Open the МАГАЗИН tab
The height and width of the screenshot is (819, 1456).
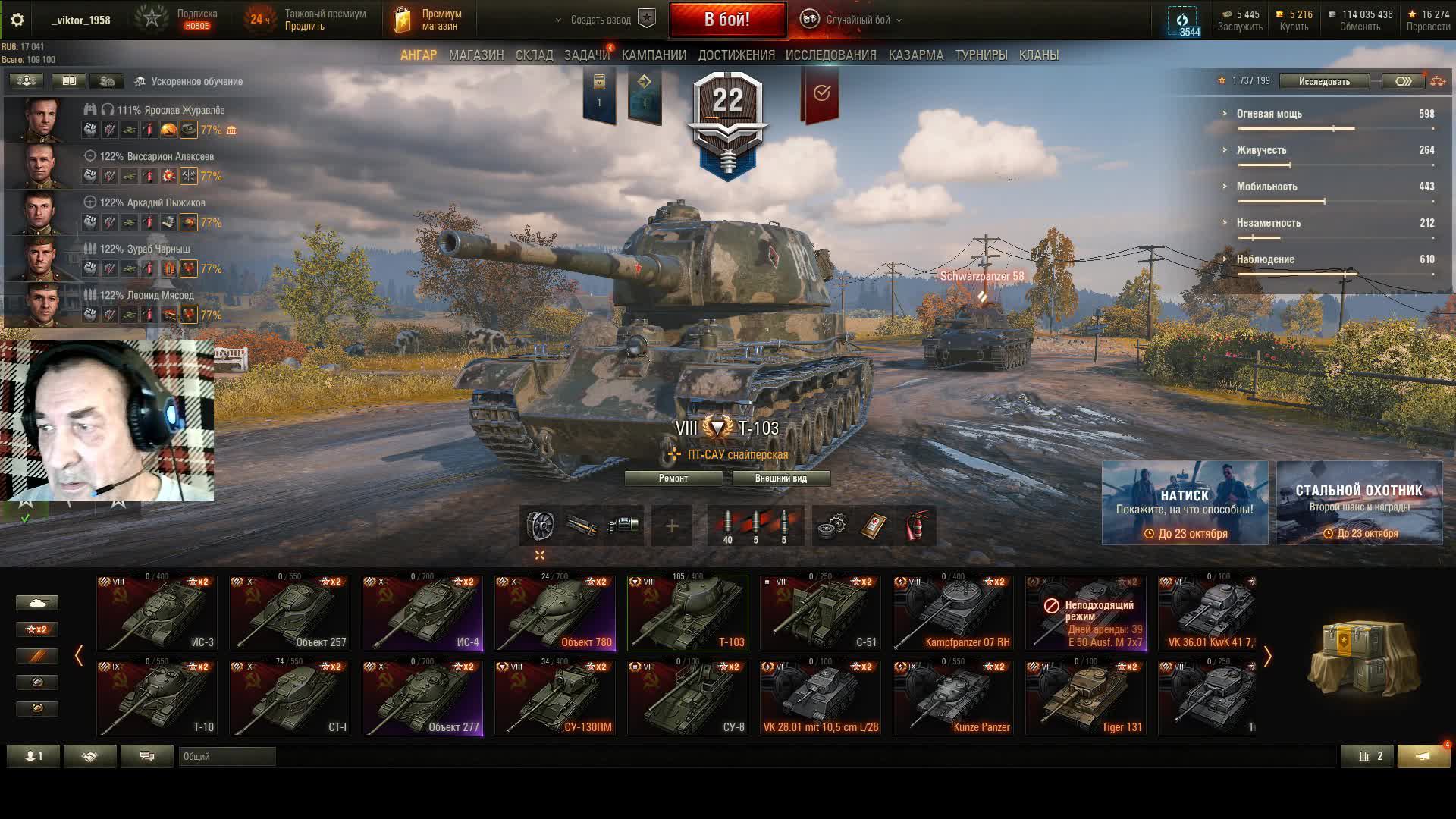(x=475, y=55)
